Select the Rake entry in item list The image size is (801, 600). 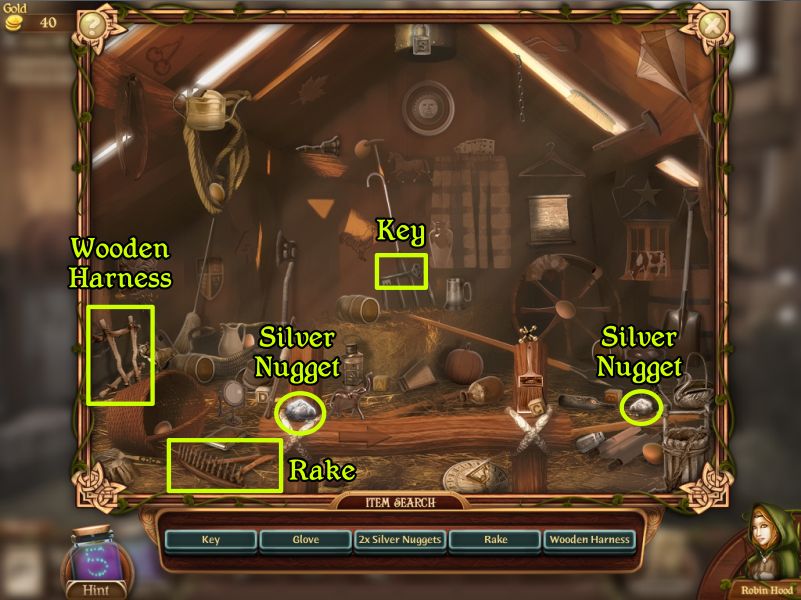494,540
